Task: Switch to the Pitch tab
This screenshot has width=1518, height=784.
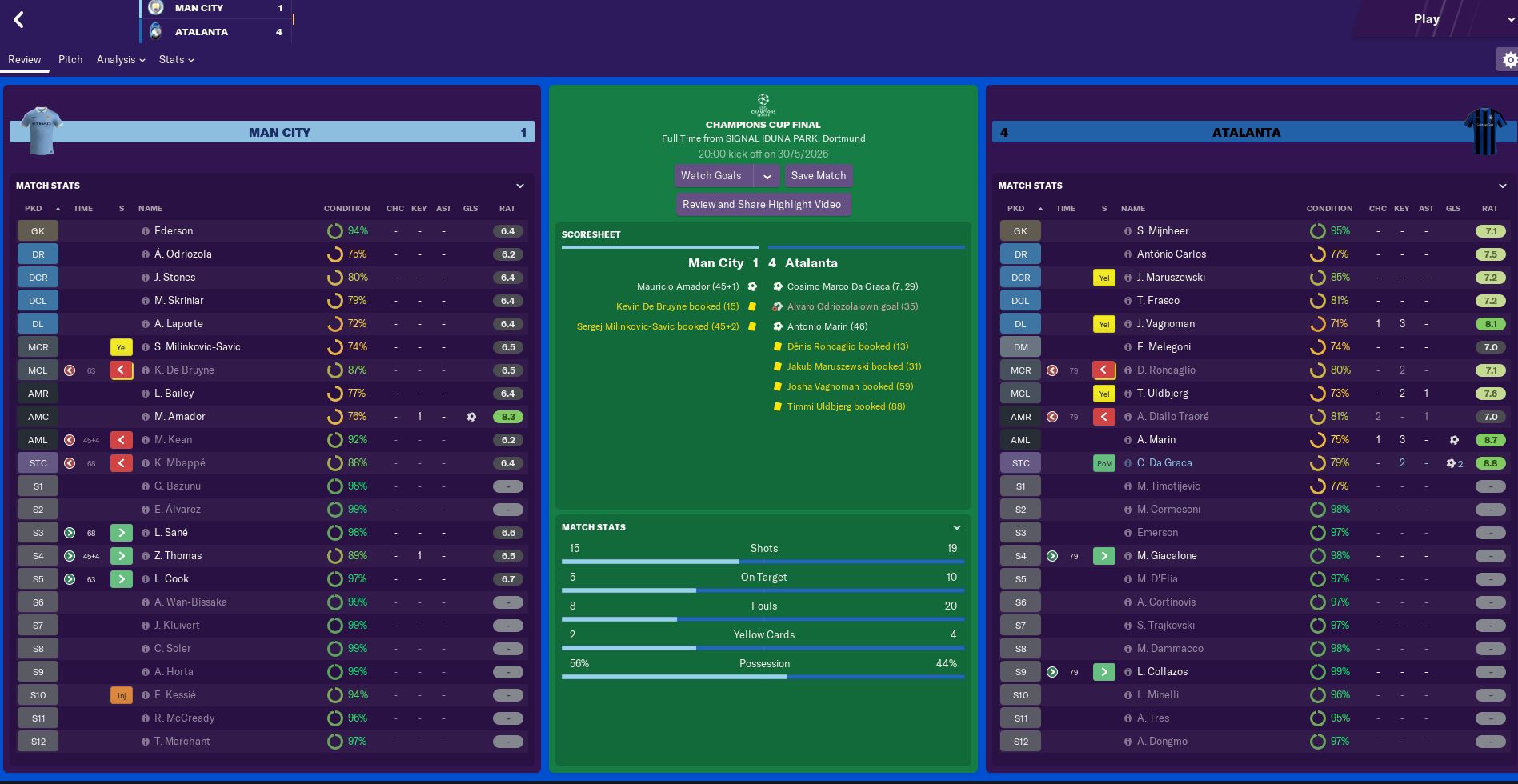Action: (x=70, y=59)
